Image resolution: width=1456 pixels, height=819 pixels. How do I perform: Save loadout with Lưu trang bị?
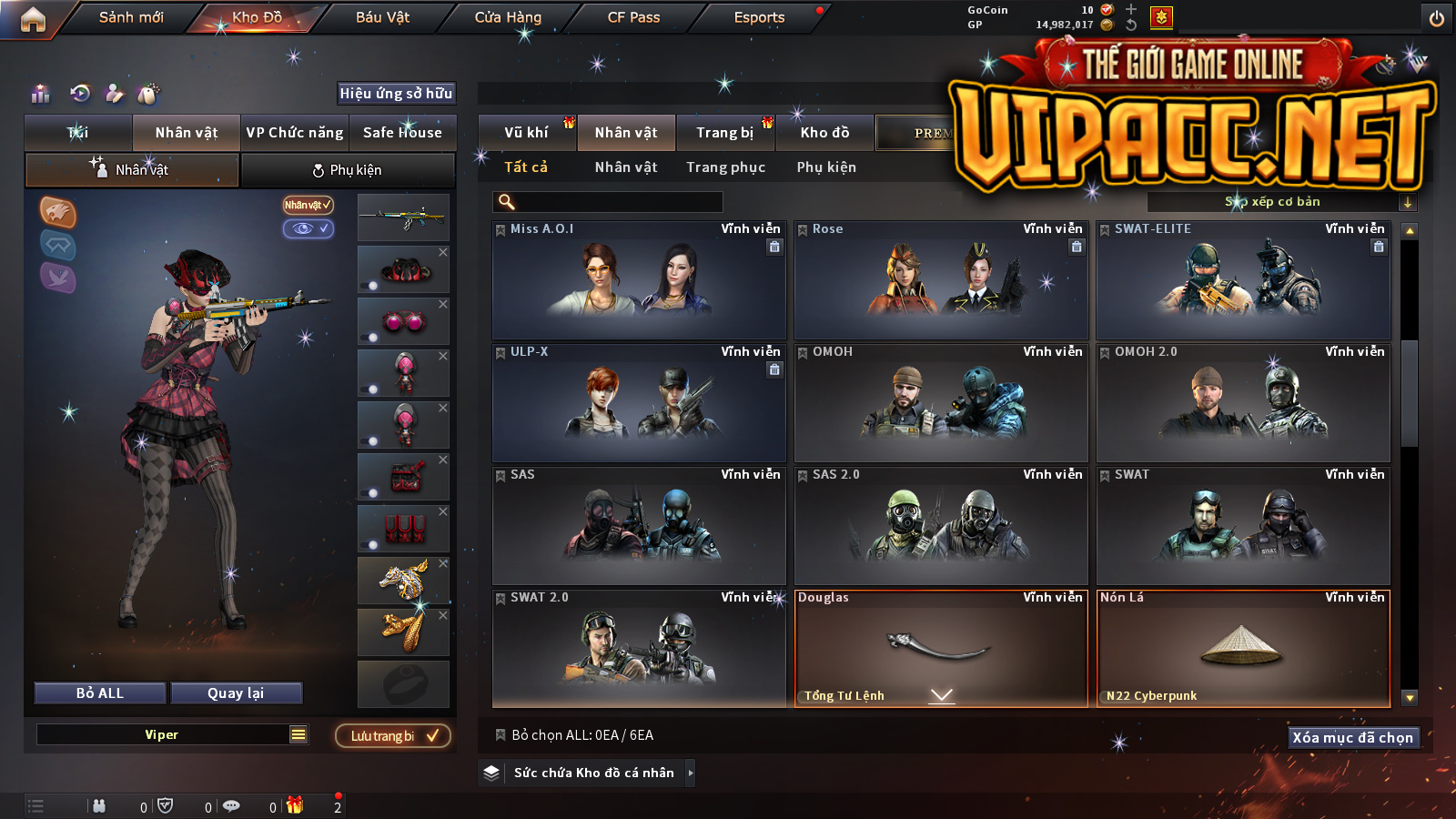point(393,735)
